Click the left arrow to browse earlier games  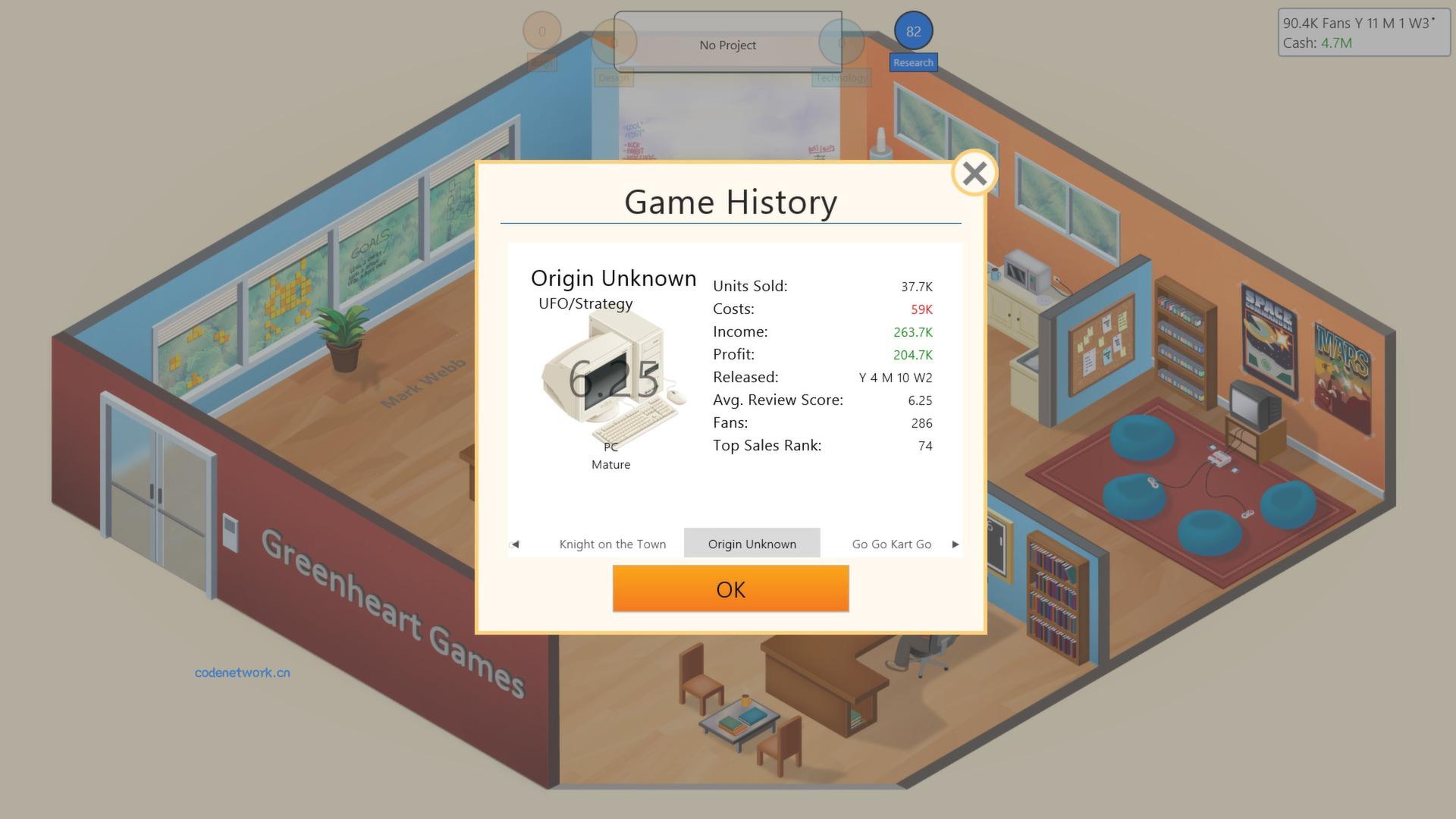[x=515, y=544]
